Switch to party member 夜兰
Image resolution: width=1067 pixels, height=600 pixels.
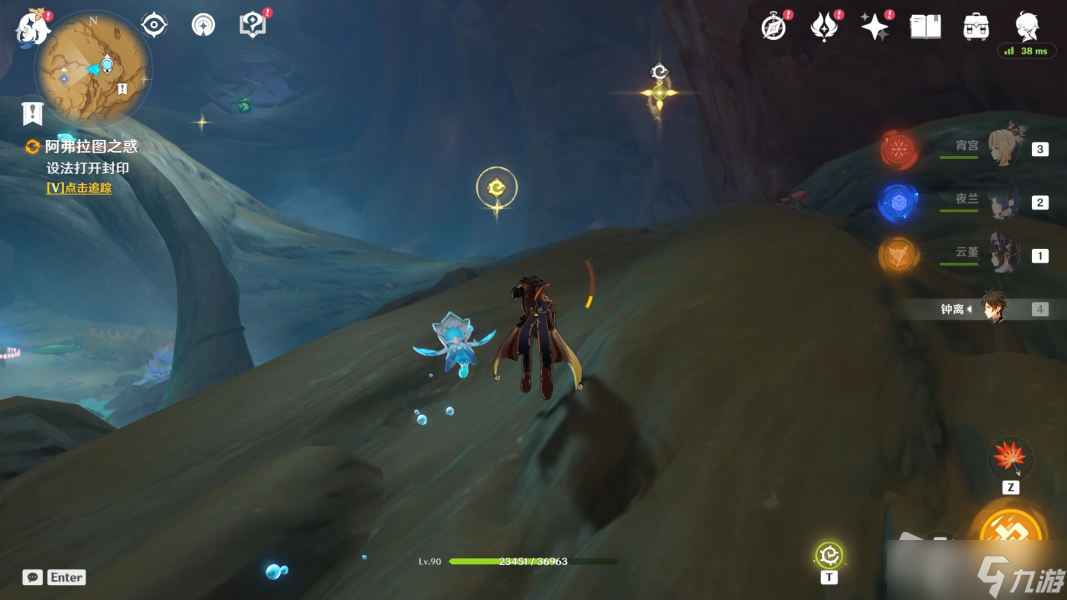tap(1003, 202)
